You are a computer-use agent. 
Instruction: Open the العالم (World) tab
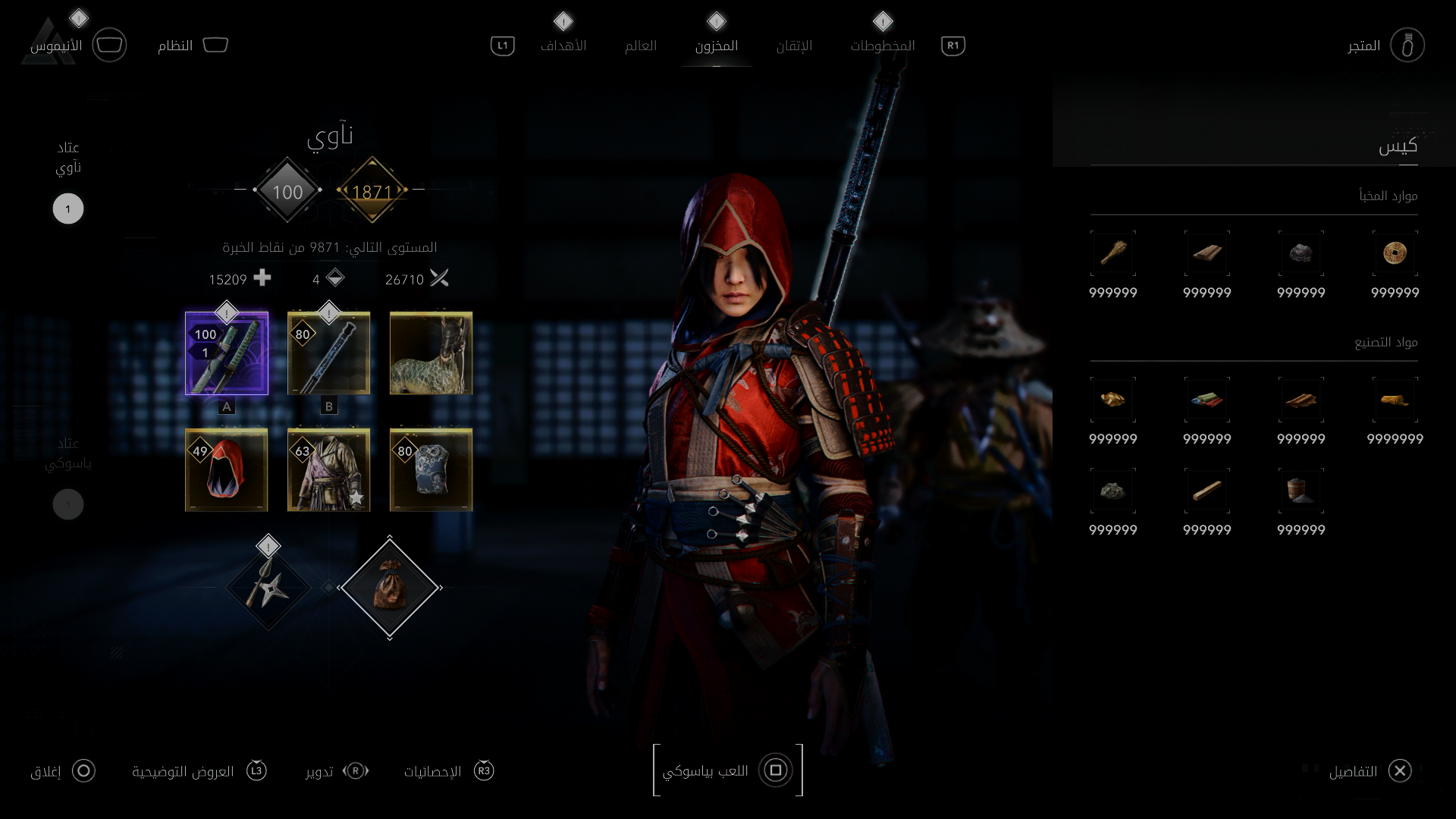[x=640, y=45]
